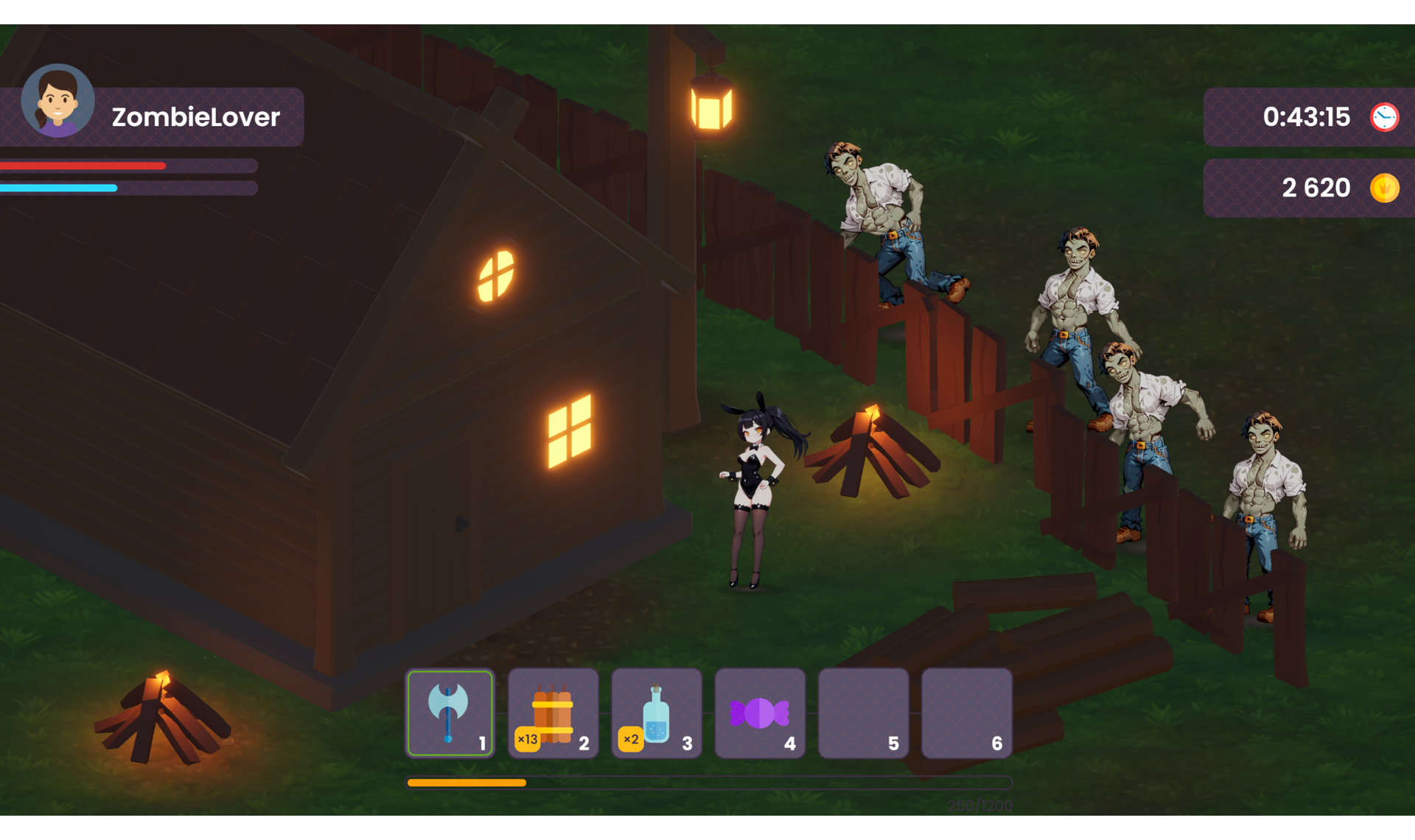Open ZombieLover's player avatar
Screen dimensions: 1415x840
[57, 102]
